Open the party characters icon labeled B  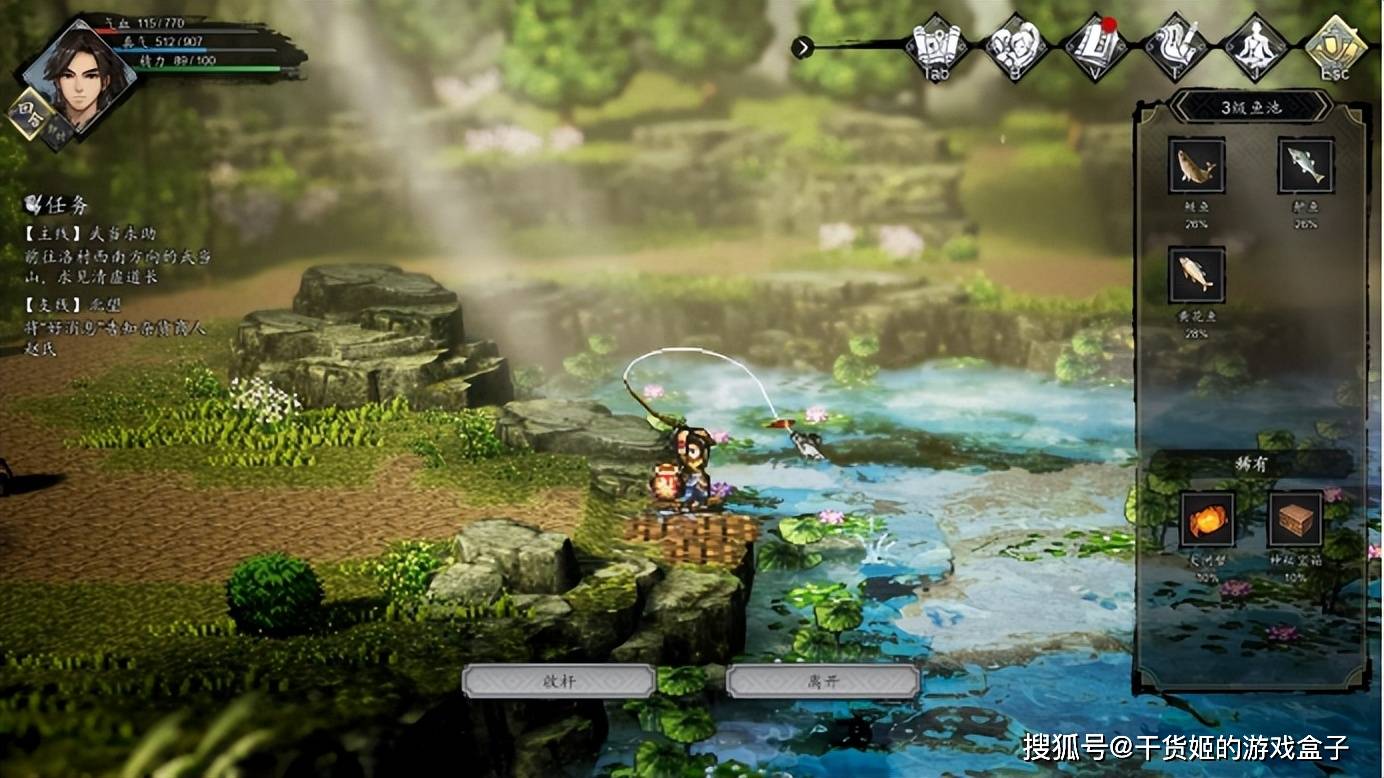(x=1015, y=46)
